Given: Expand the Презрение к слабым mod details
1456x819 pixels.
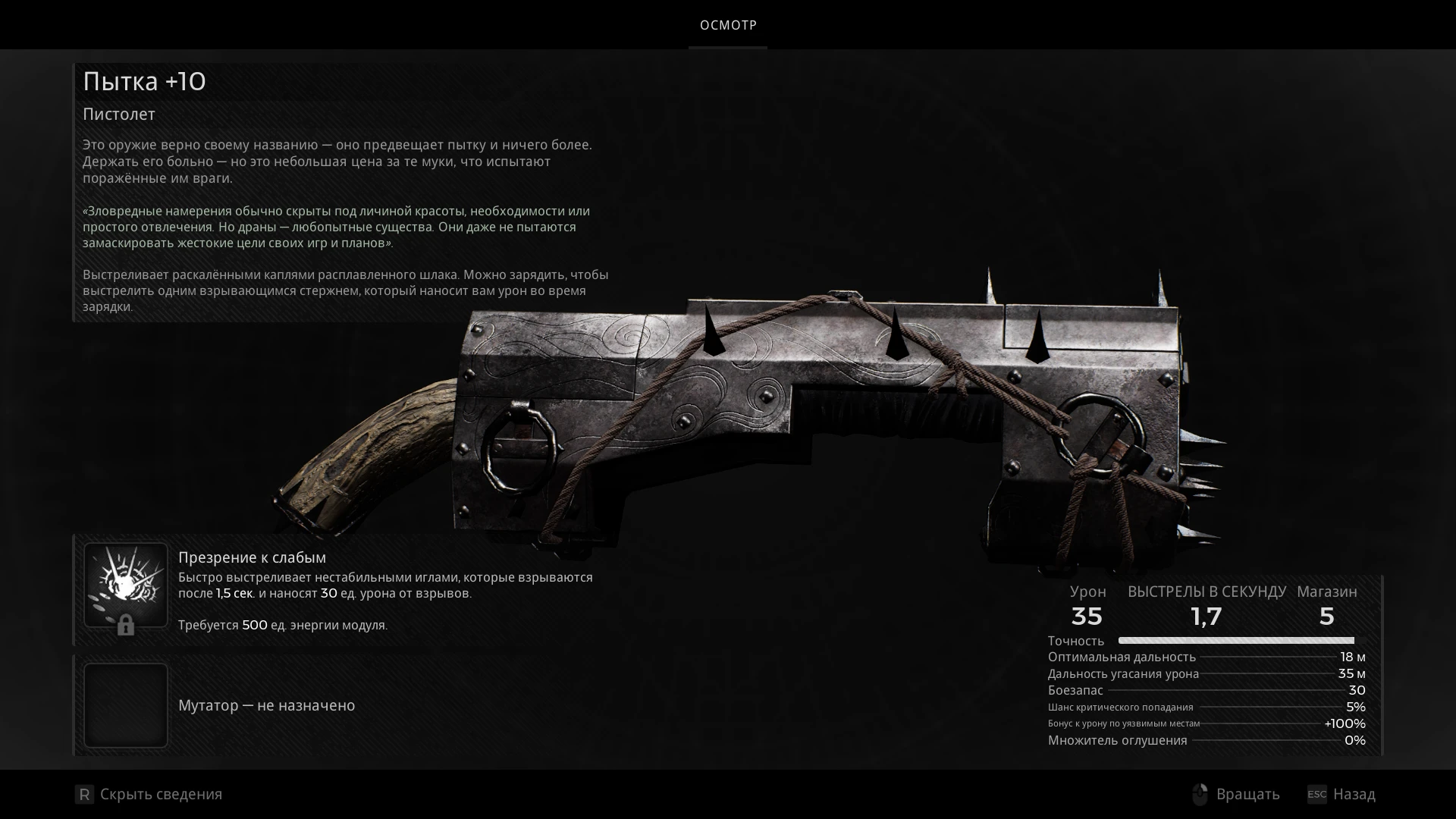Looking at the screenshot, I should click(x=253, y=557).
